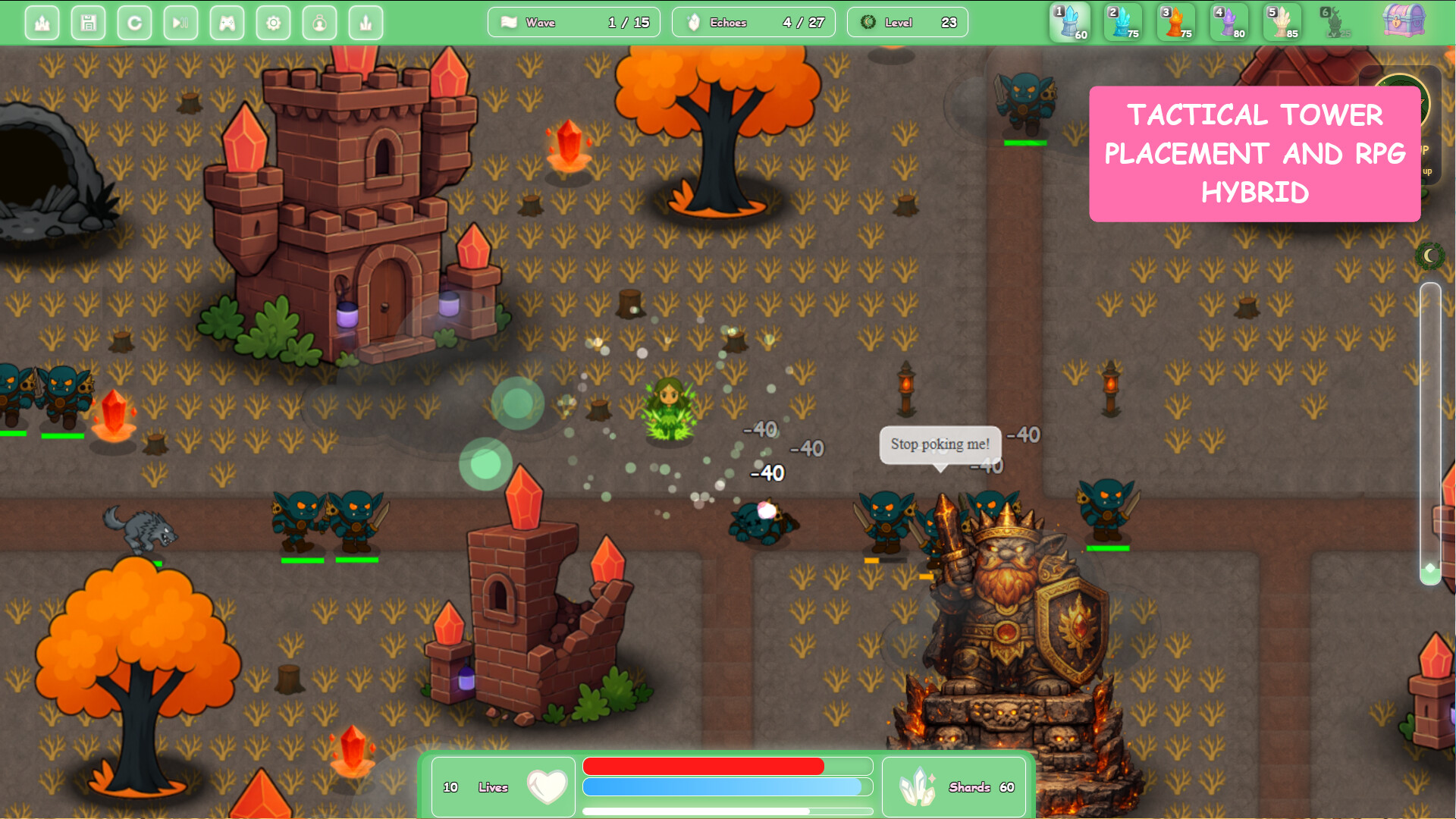The height and width of the screenshot is (819, 1456).
Task: Choose the orange flame tower slot 3
Action: pyautogui.click(x=1176, y=22)
